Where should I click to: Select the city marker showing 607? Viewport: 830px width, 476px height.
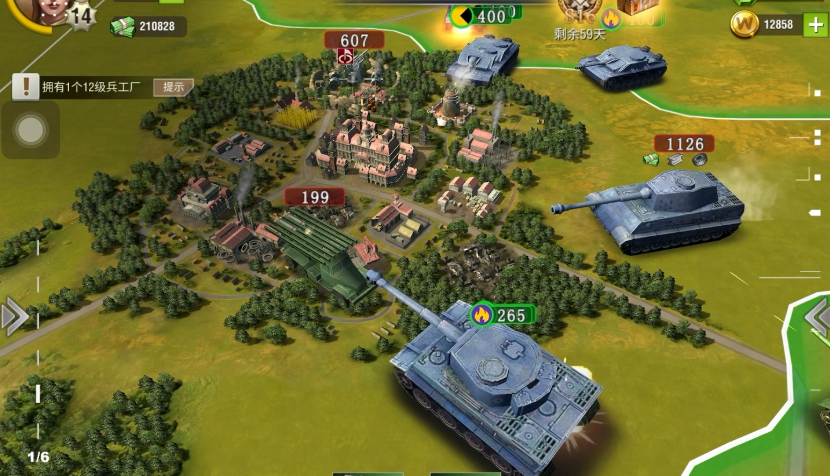(354, 41)
